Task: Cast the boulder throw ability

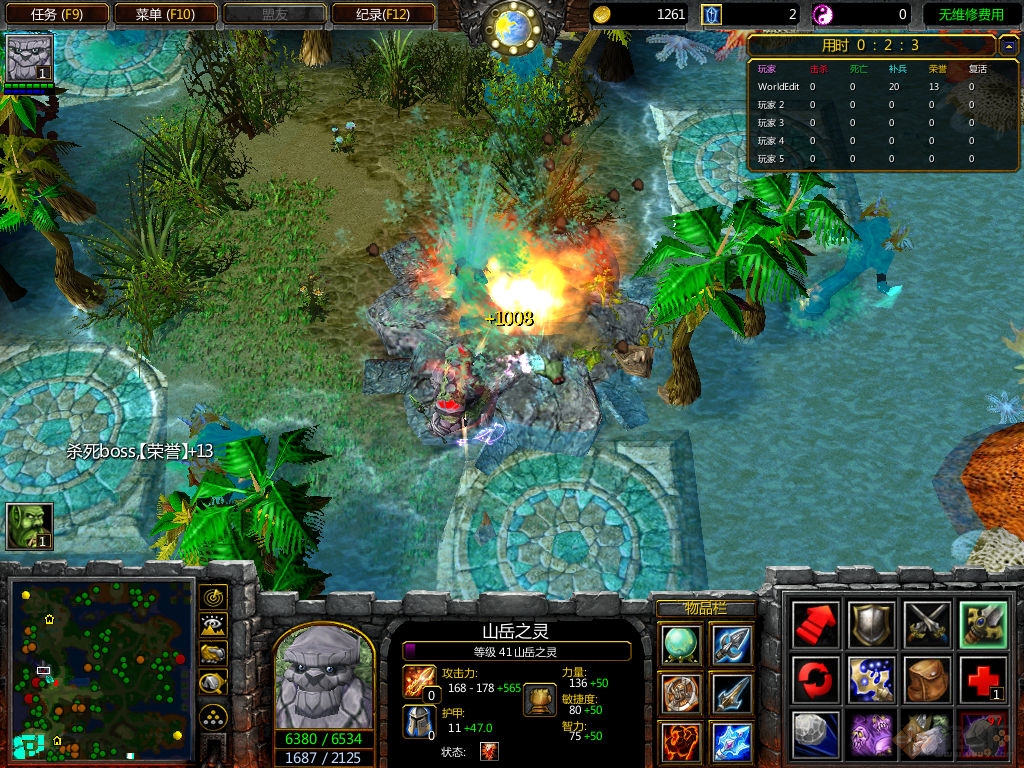Action: coord(815,734)
